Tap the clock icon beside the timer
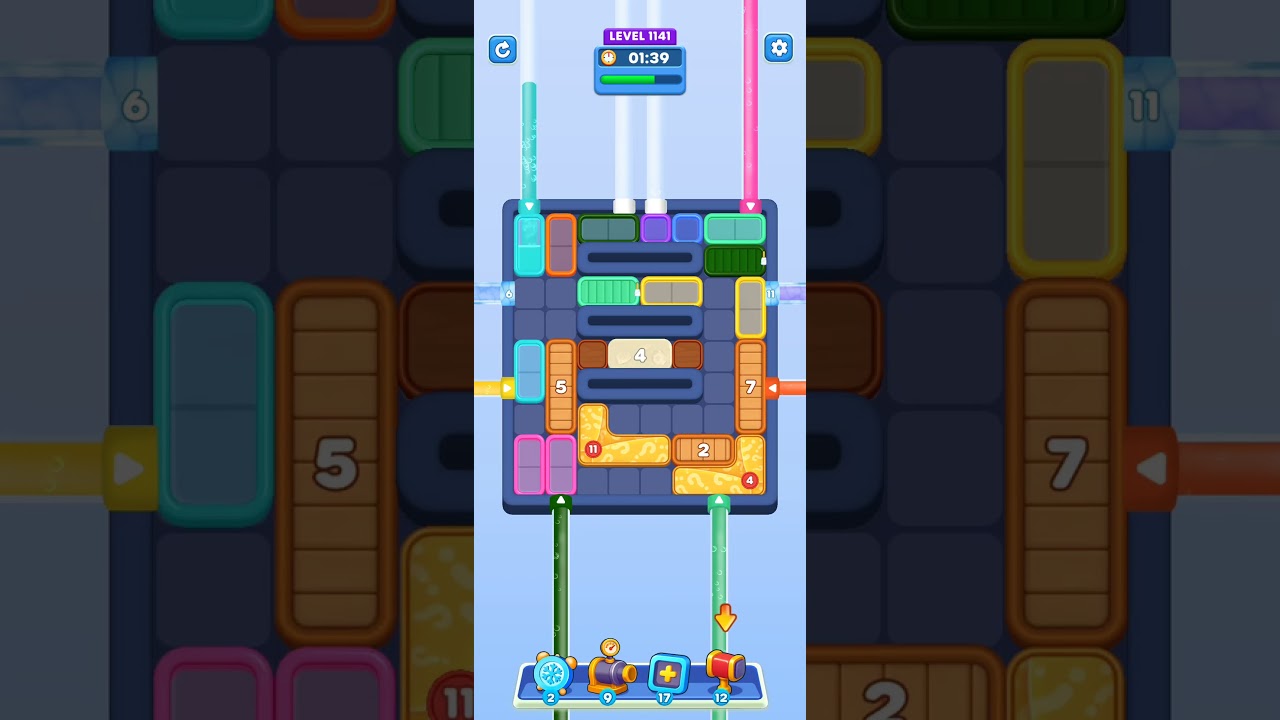Image resolution: width=1280 pixels, height=720 pixels. [608, 58]
